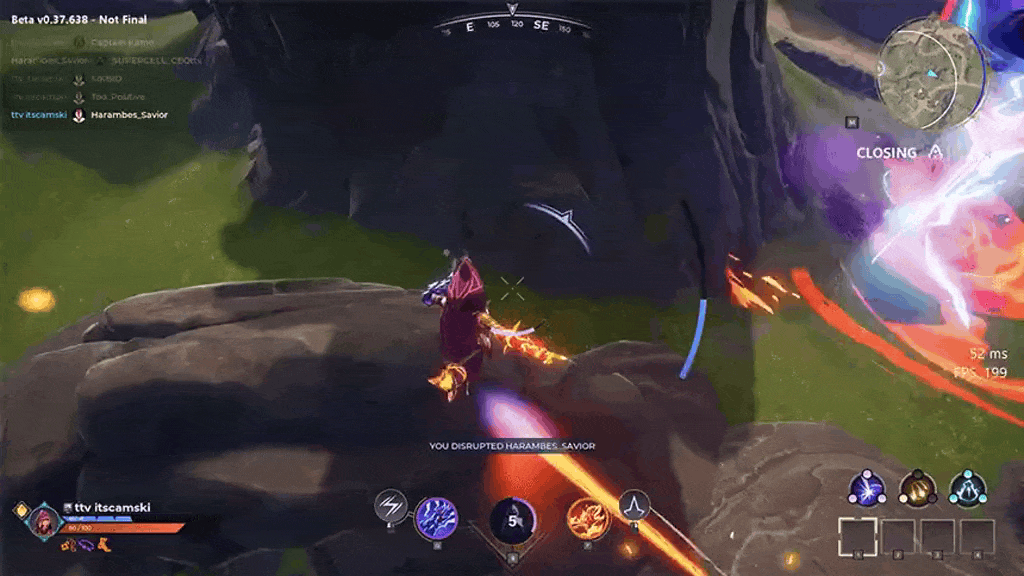The image size is (1024, 576).
Task: Cast the orange fire gauntlet sorcery
Action: (587, 518)
